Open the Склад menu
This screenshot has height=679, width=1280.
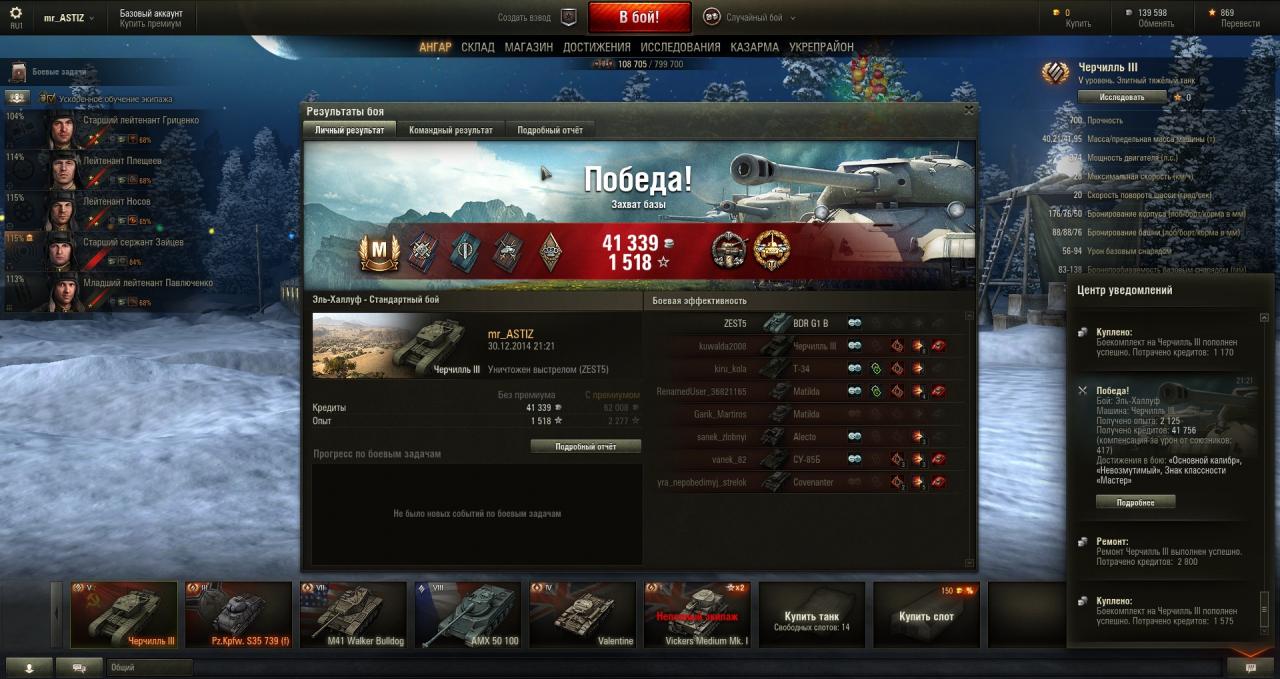[478, 47]
